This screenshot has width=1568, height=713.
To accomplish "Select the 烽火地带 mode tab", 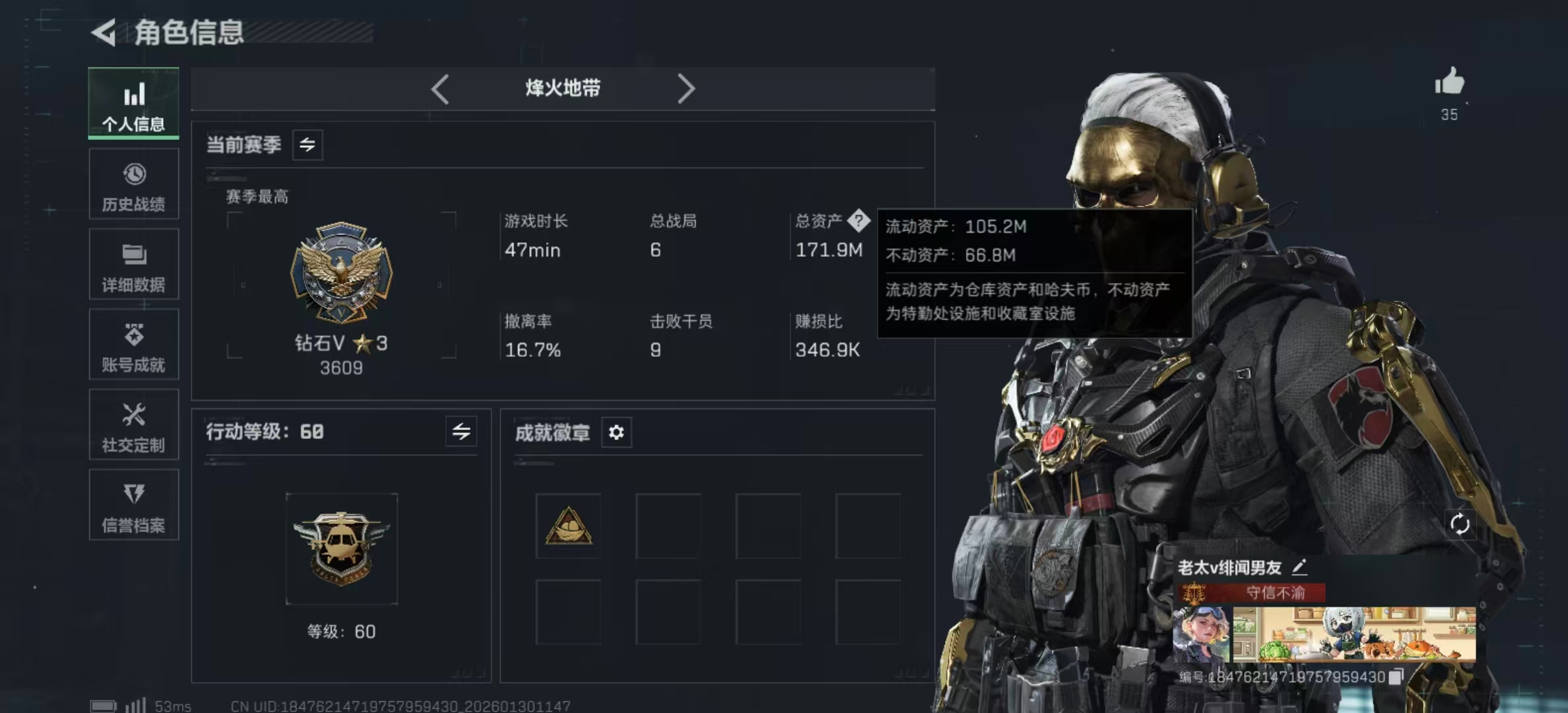I will (x=563, y=88).
